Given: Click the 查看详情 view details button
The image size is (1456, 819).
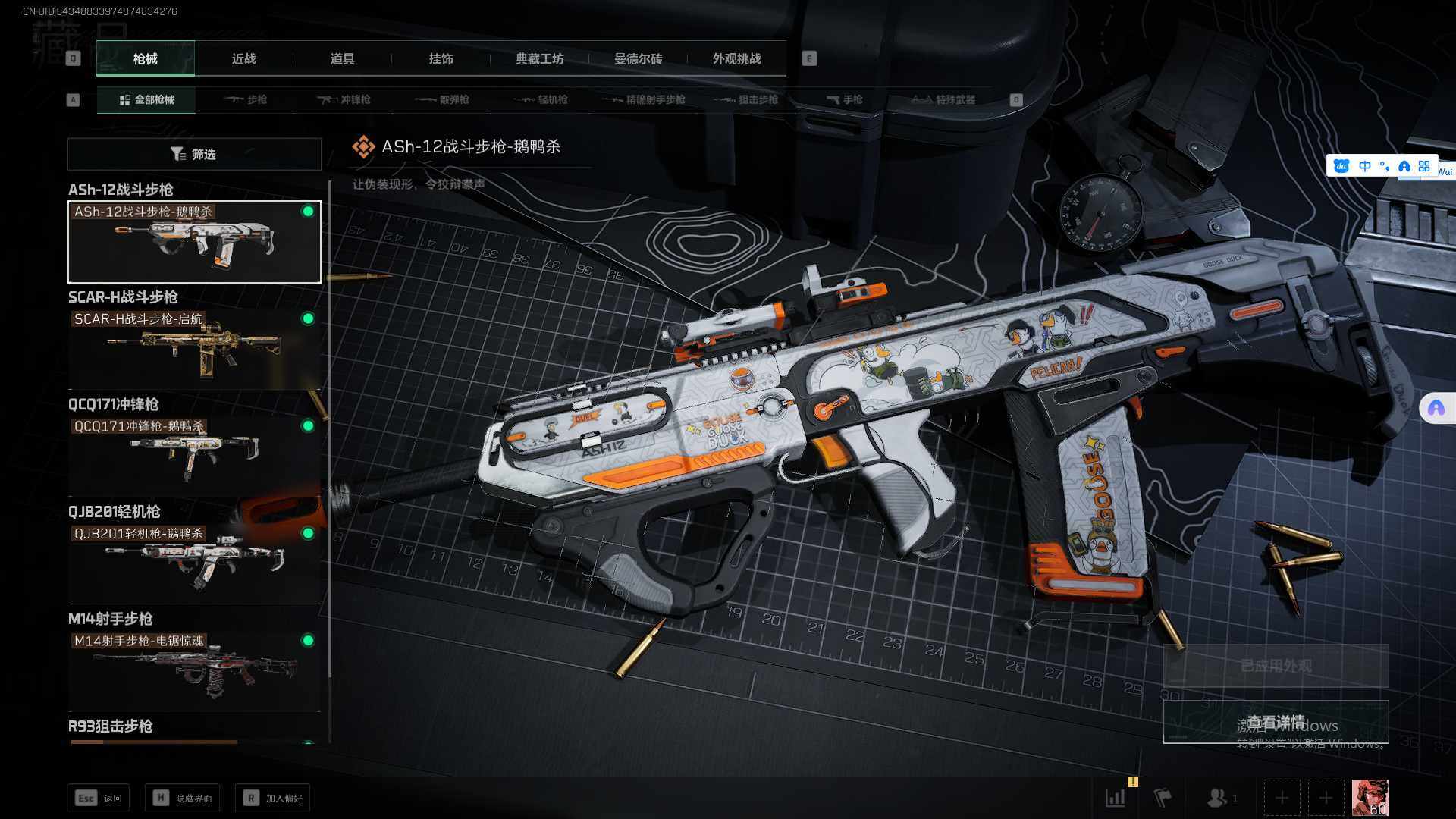Looking at the screenshot, I should coord(1276,722).
